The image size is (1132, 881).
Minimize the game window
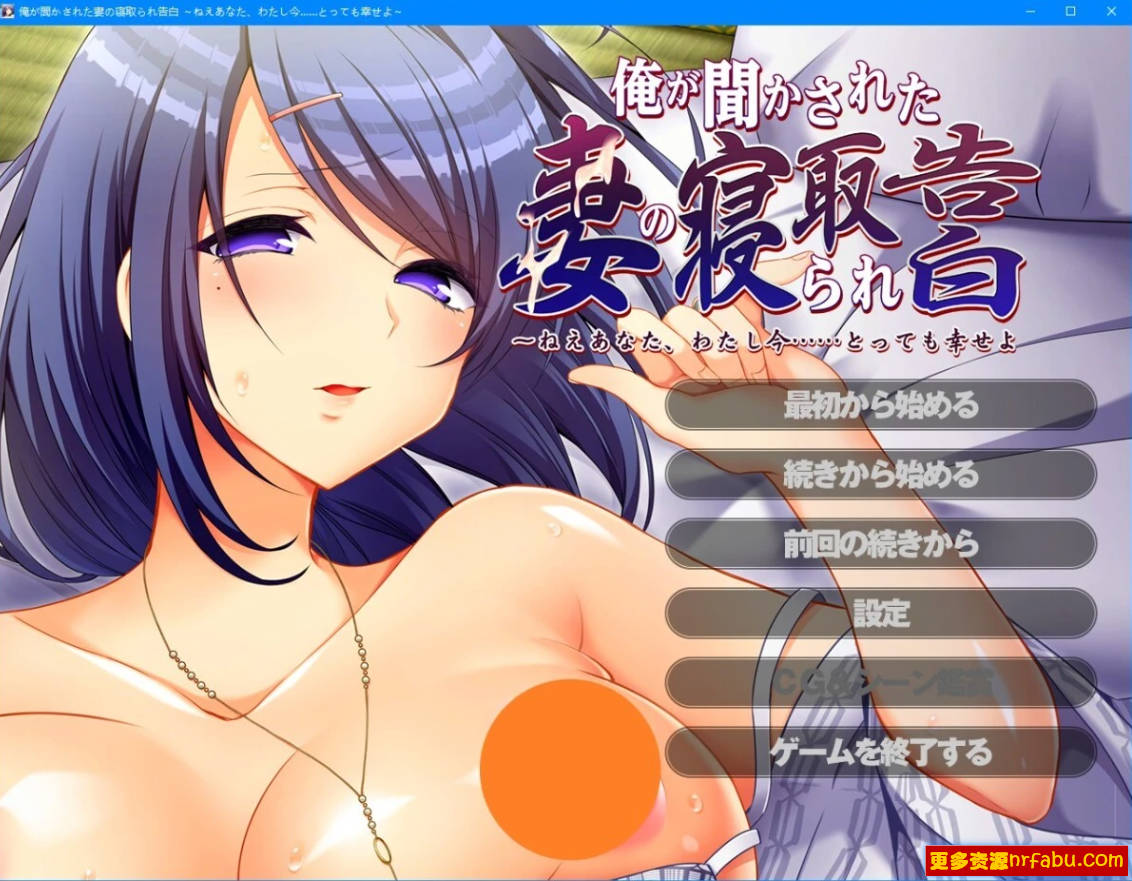click(1031, 11)
